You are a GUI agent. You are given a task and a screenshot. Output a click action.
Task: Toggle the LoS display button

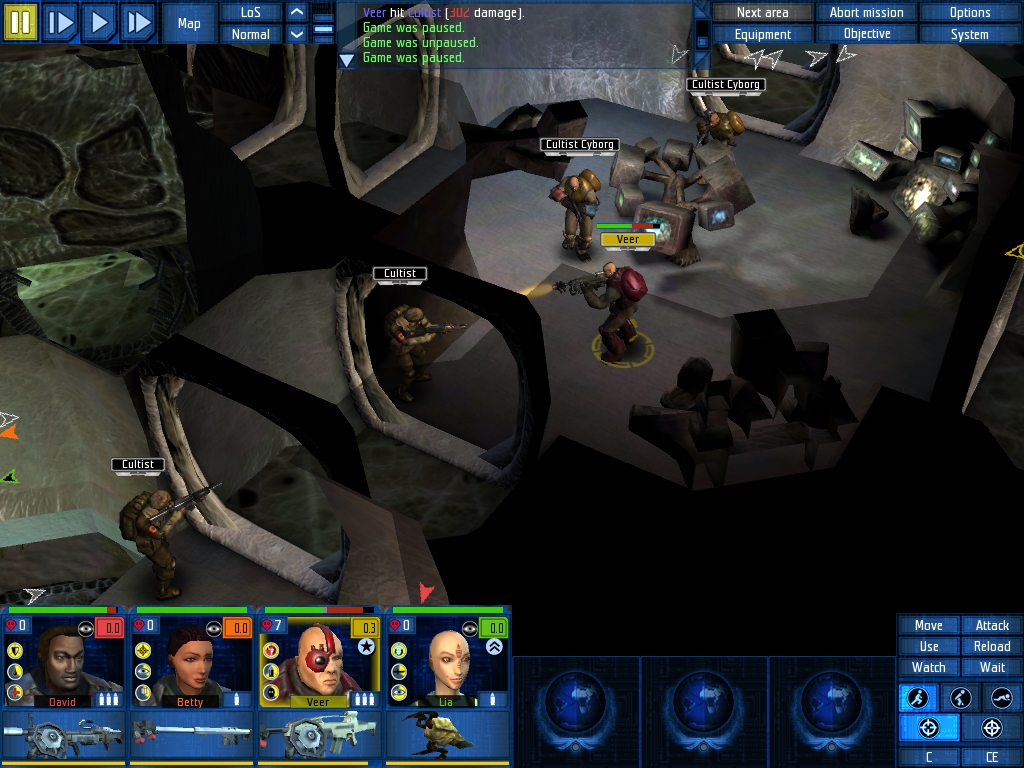point(250,12)
